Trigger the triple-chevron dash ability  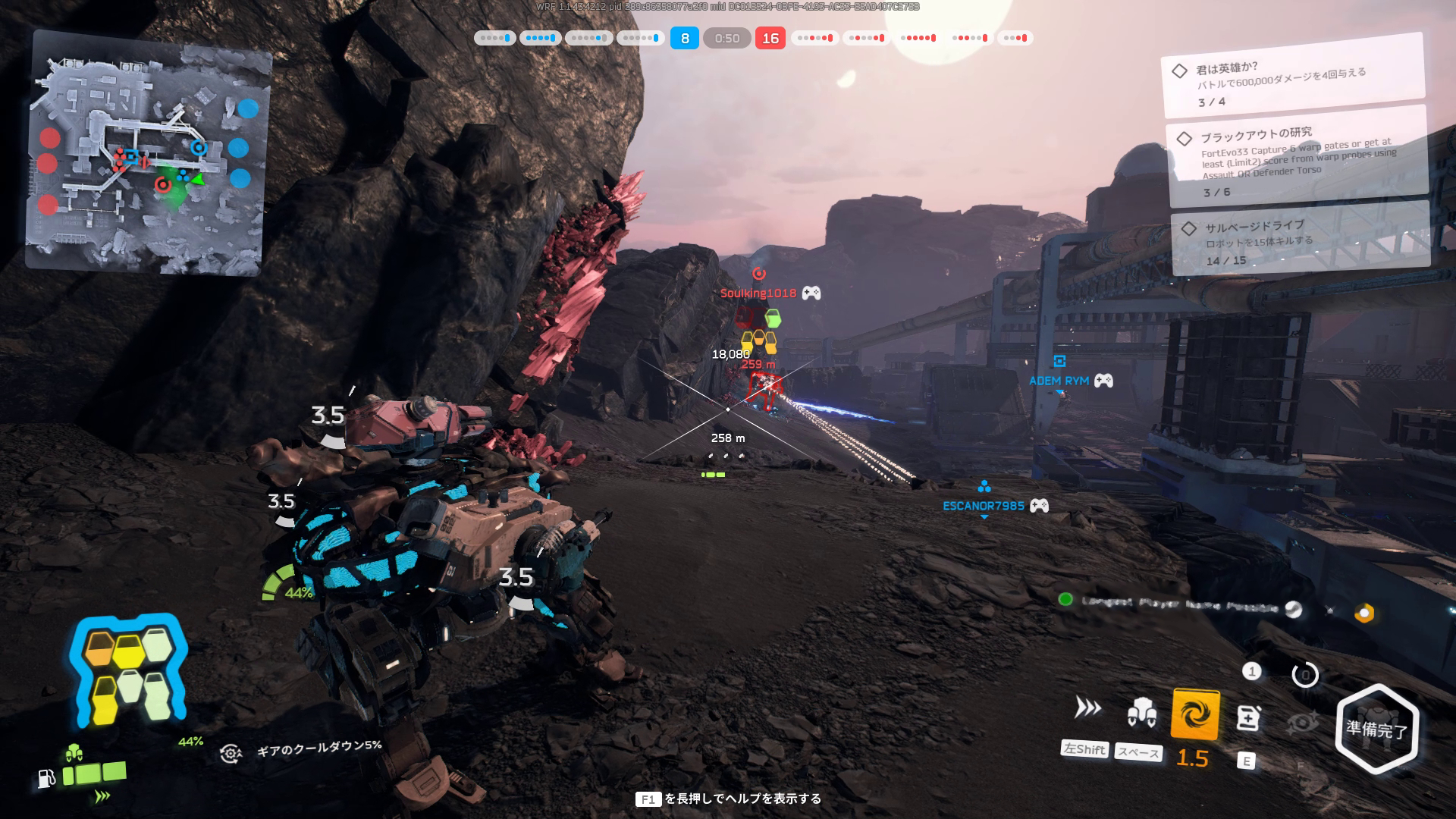[x=1087, y=708]
